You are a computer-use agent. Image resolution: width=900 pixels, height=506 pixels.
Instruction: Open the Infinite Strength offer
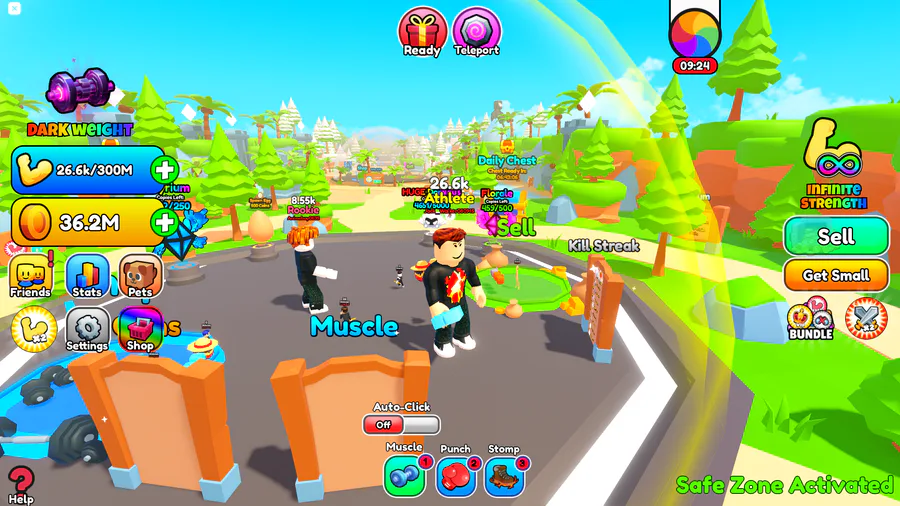pyautogui.click(x=834, y=165)
